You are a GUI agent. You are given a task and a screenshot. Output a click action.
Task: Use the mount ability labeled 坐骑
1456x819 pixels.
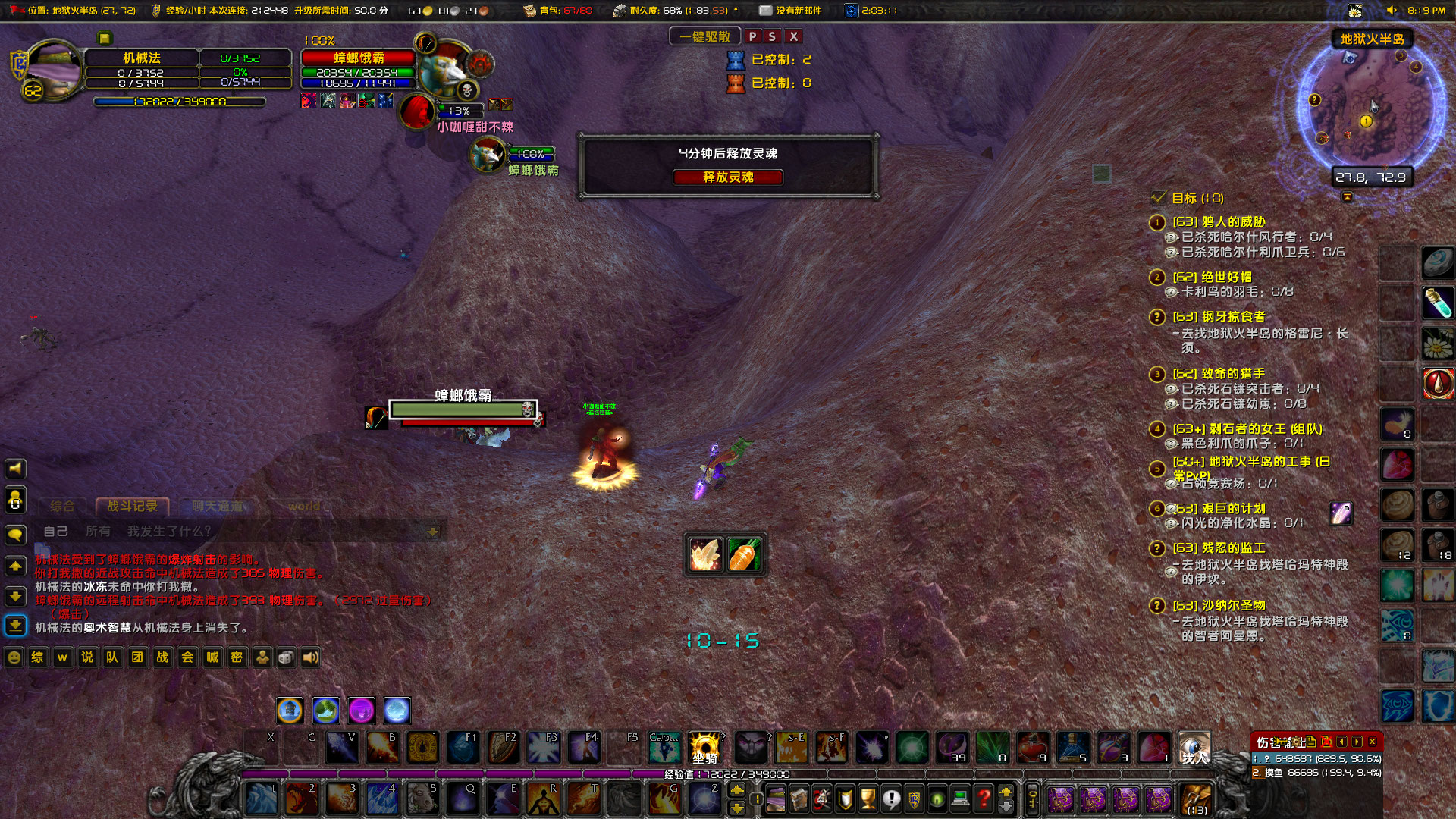coord(704,748)
